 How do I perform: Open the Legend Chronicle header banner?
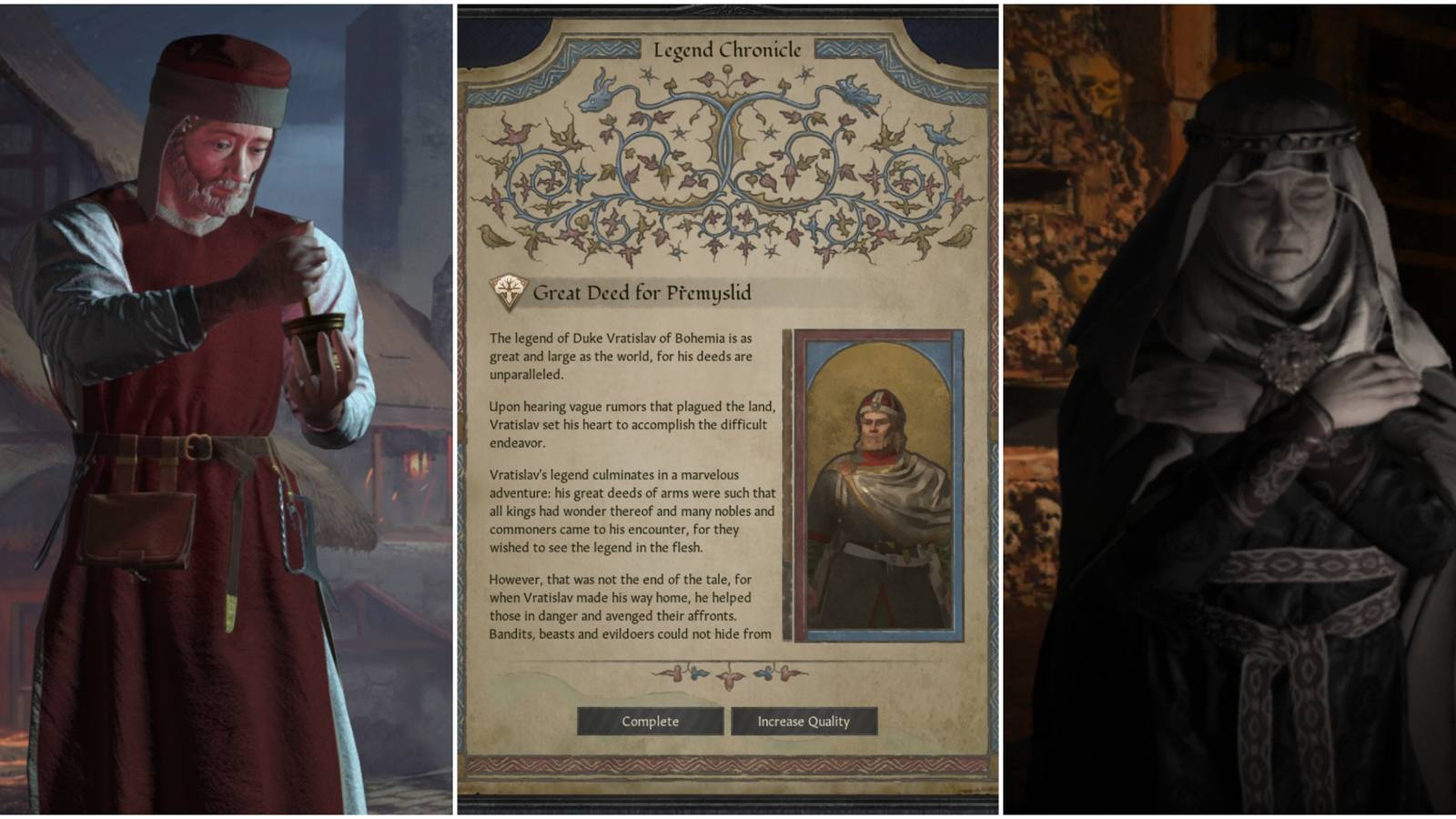point(728,52)
